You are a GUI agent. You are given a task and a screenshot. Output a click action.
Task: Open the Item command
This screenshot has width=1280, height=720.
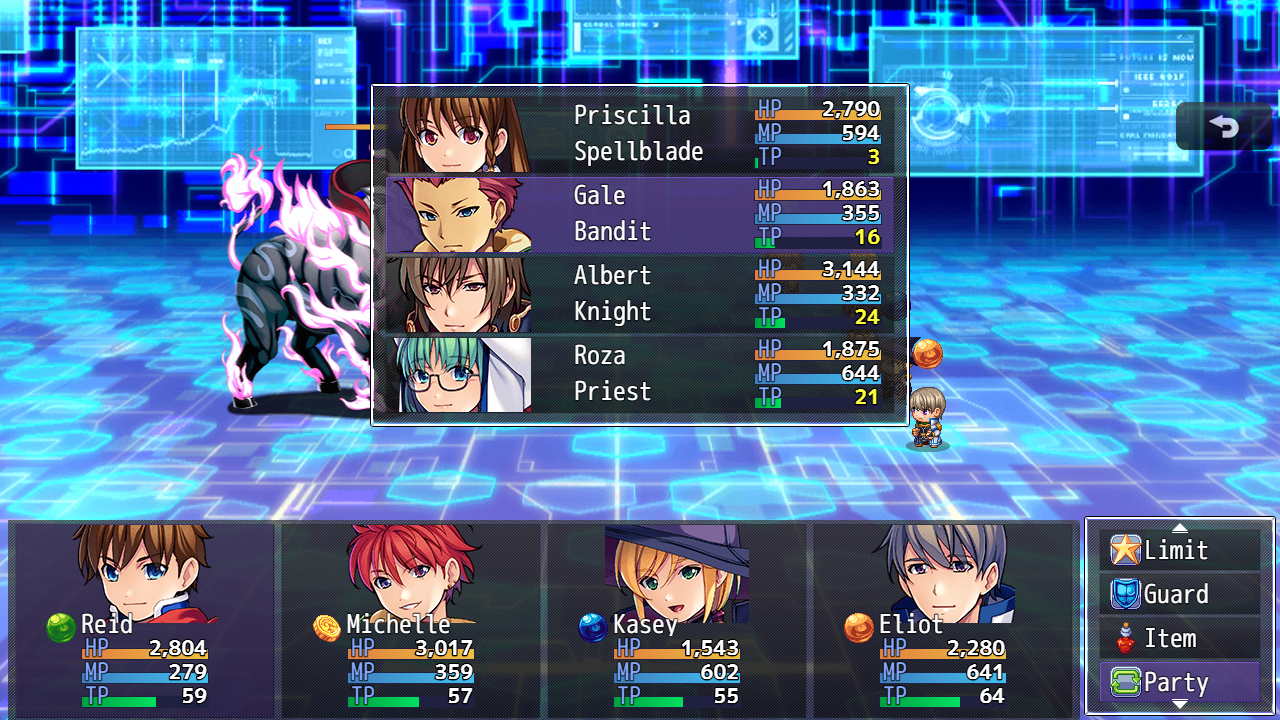pyautogui.click(x=1180, y=638)
